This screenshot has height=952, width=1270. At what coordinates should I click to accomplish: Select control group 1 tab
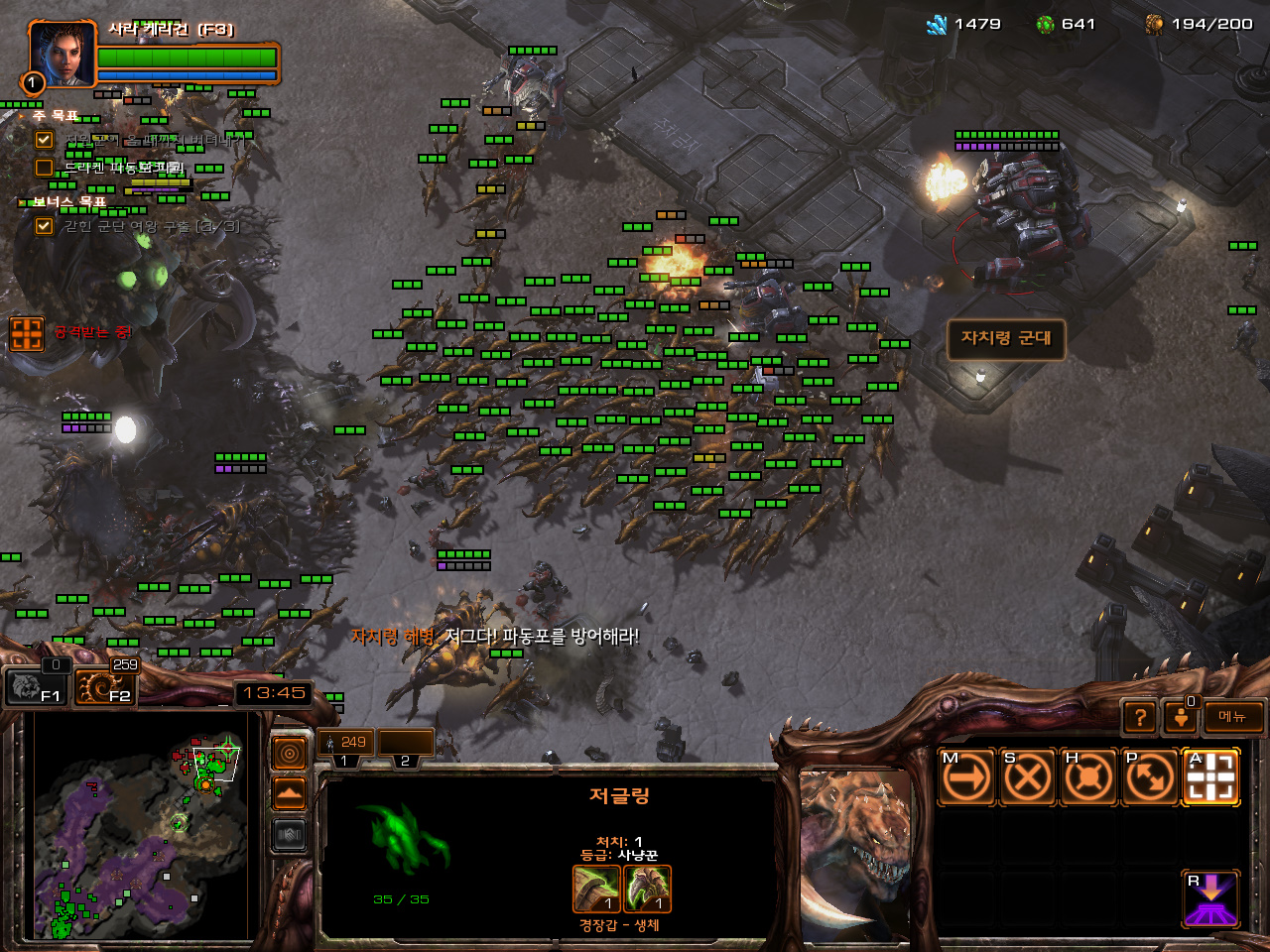click(345, 745)
